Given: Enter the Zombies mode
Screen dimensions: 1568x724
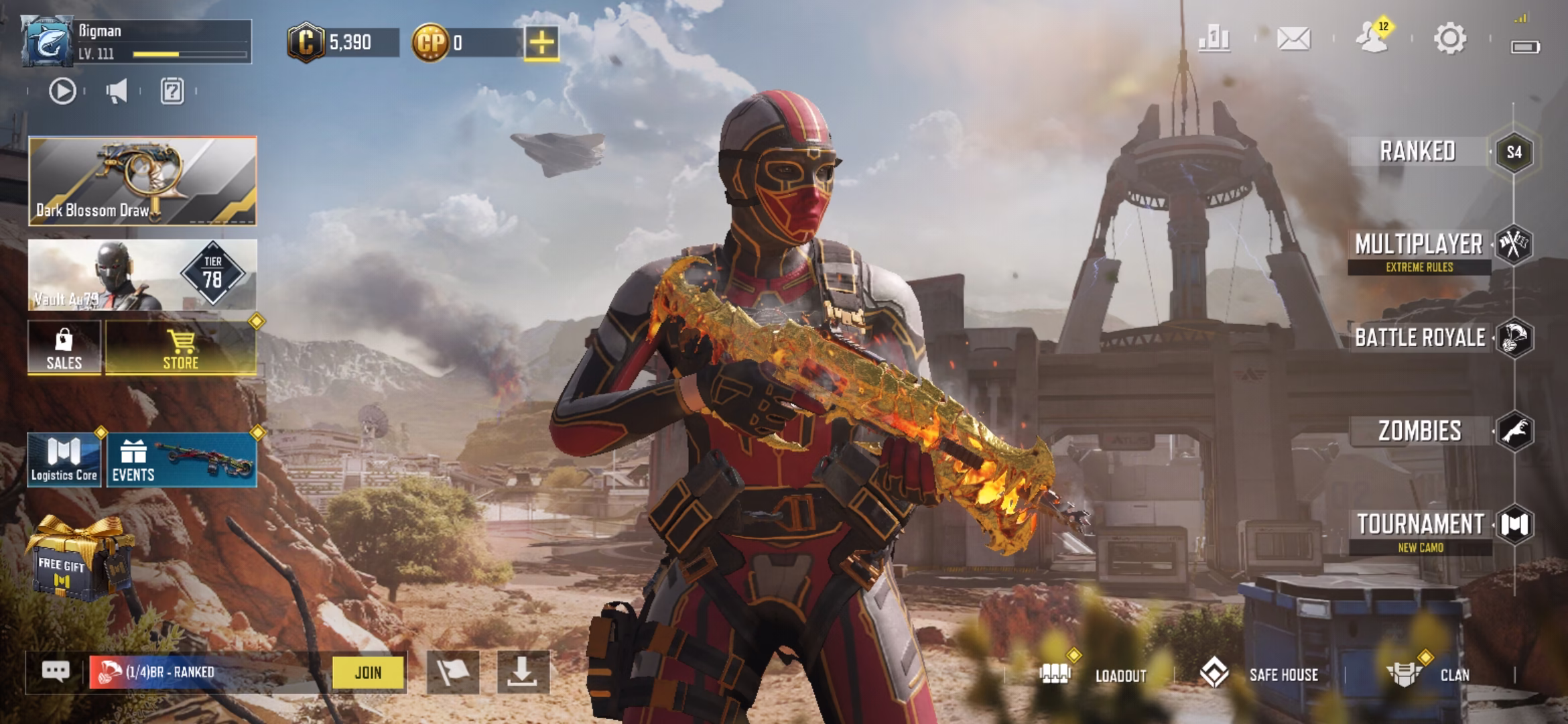Looking at the screenshot, I should (x=1419, y=431).
